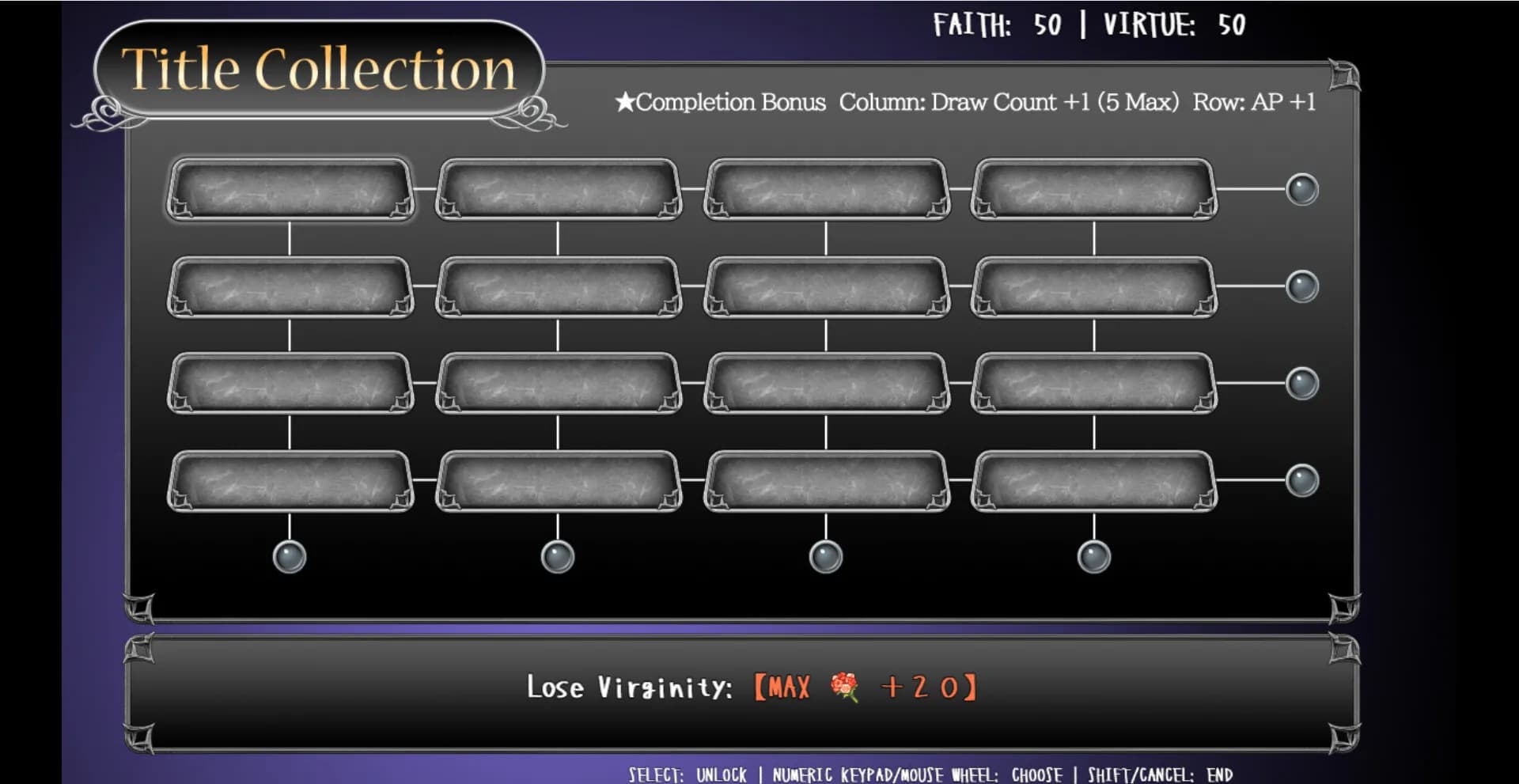Click the fourth row completion orb
The width and height of the screenshot is (1519, 784).
[x=1300, y=478]
